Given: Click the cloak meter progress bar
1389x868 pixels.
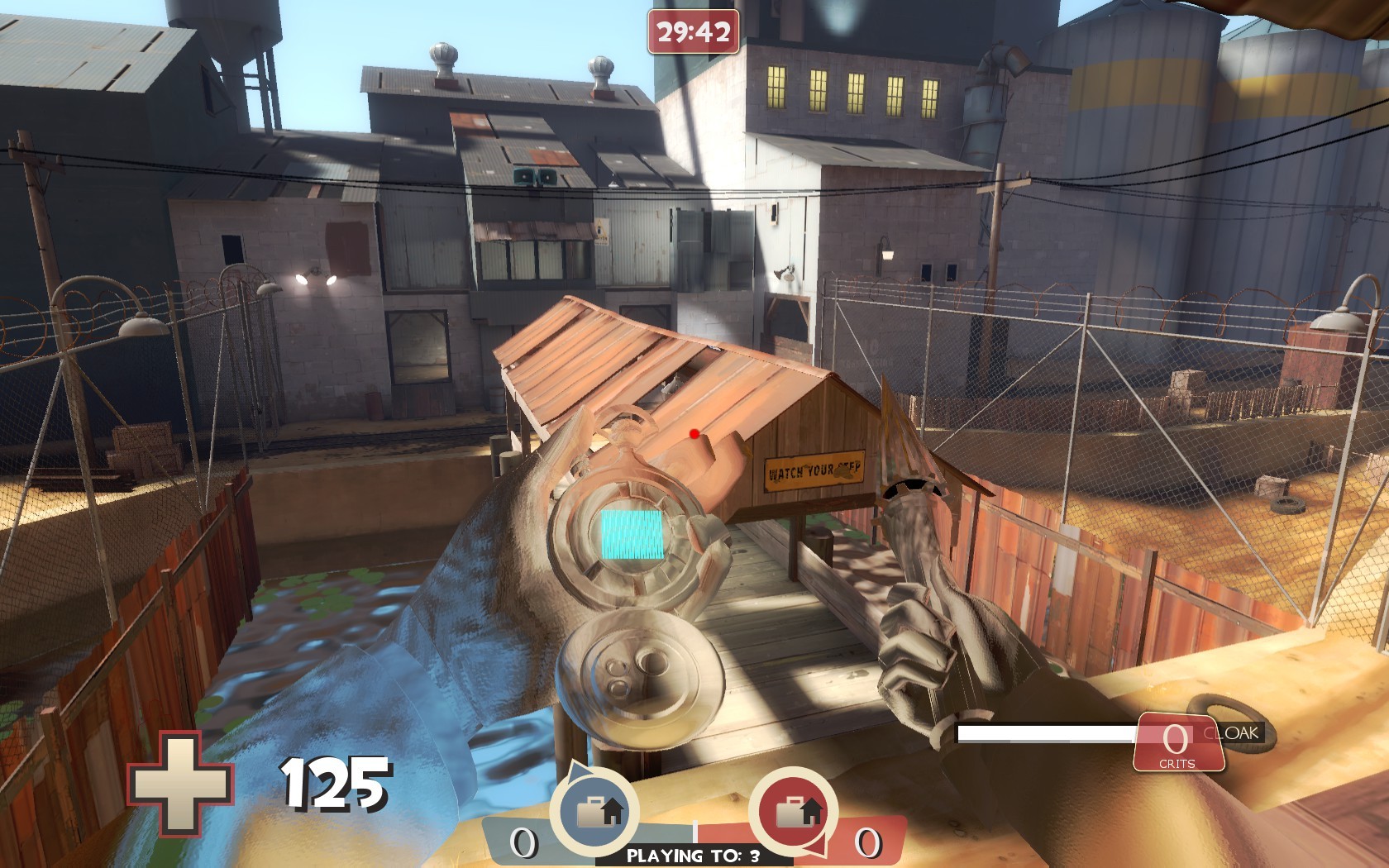Looking at the screenshot, I should pyautogui.click(x=1046, y=731).
